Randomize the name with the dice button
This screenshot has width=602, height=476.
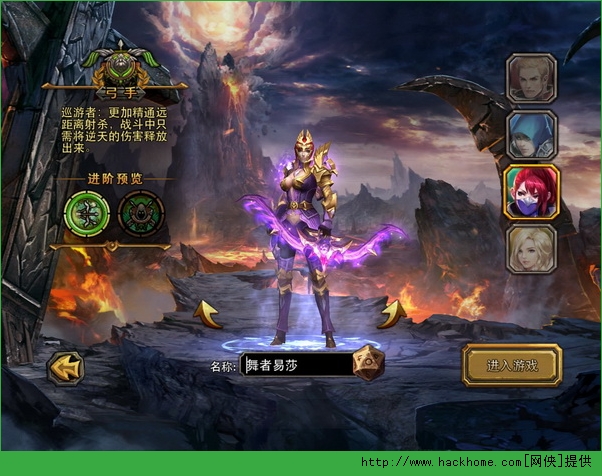coord(369,363)
